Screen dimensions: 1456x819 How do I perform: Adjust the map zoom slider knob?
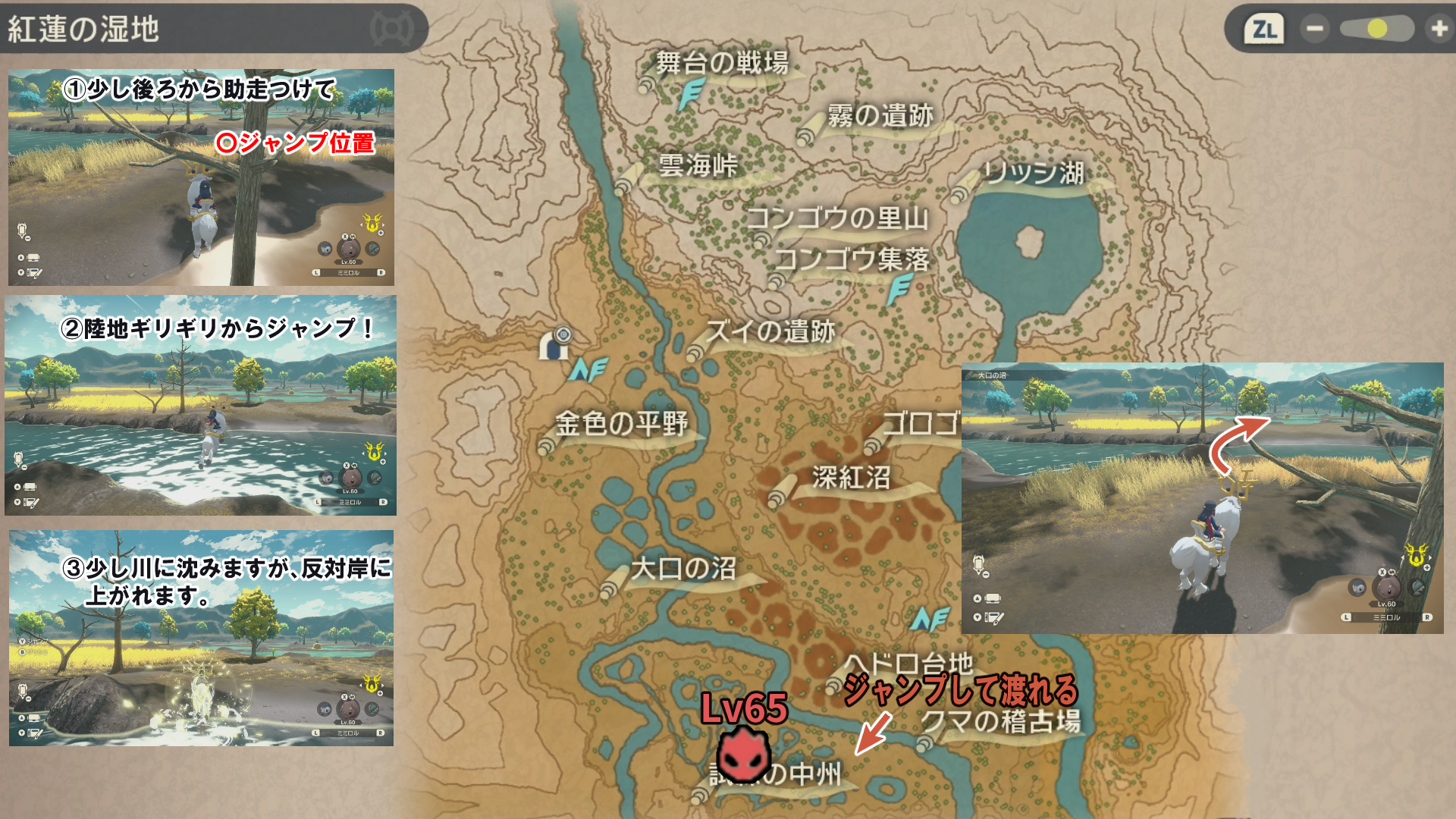(1377, 29)
